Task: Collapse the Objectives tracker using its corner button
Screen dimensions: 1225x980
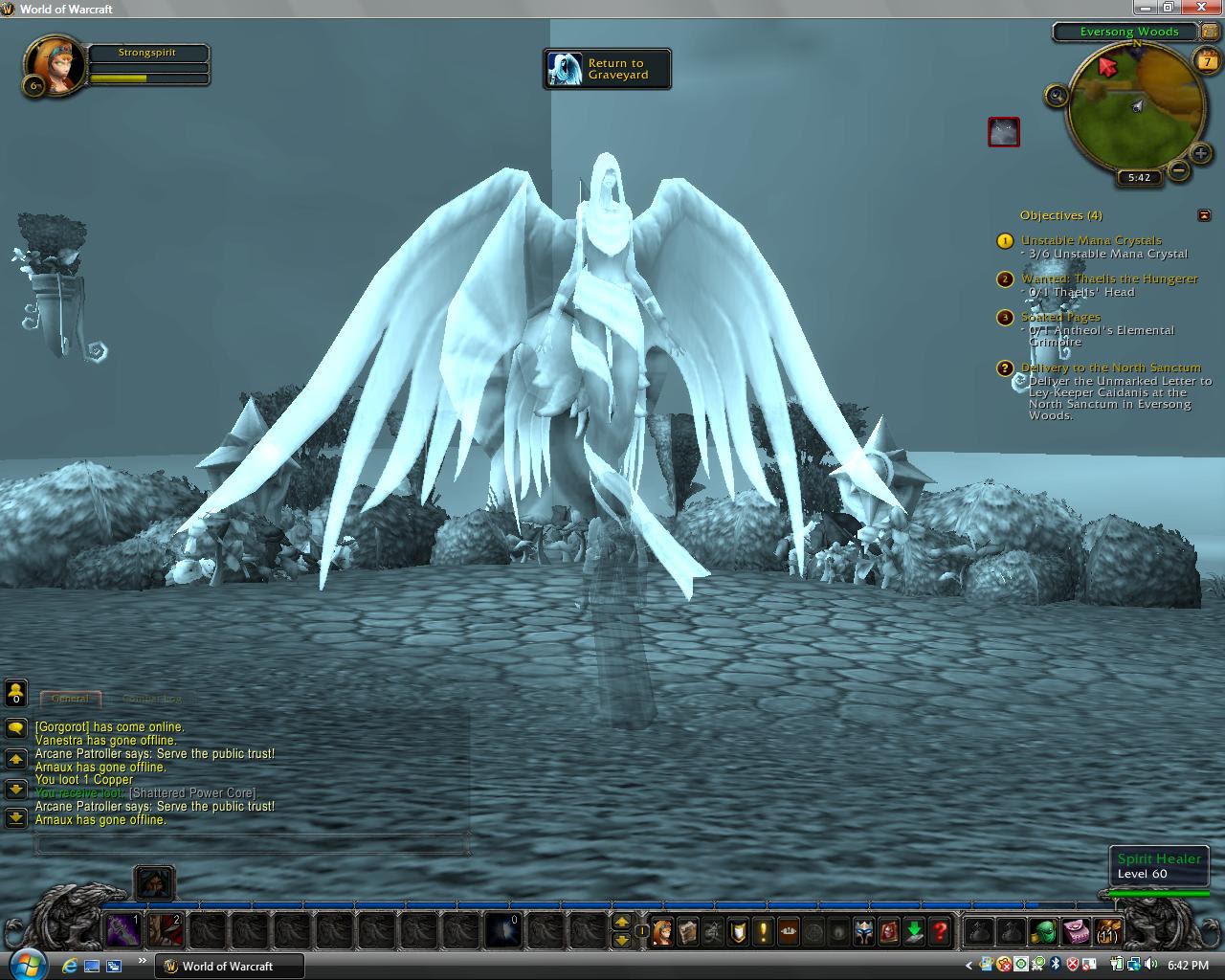Action: click(x=1204, y=215)
